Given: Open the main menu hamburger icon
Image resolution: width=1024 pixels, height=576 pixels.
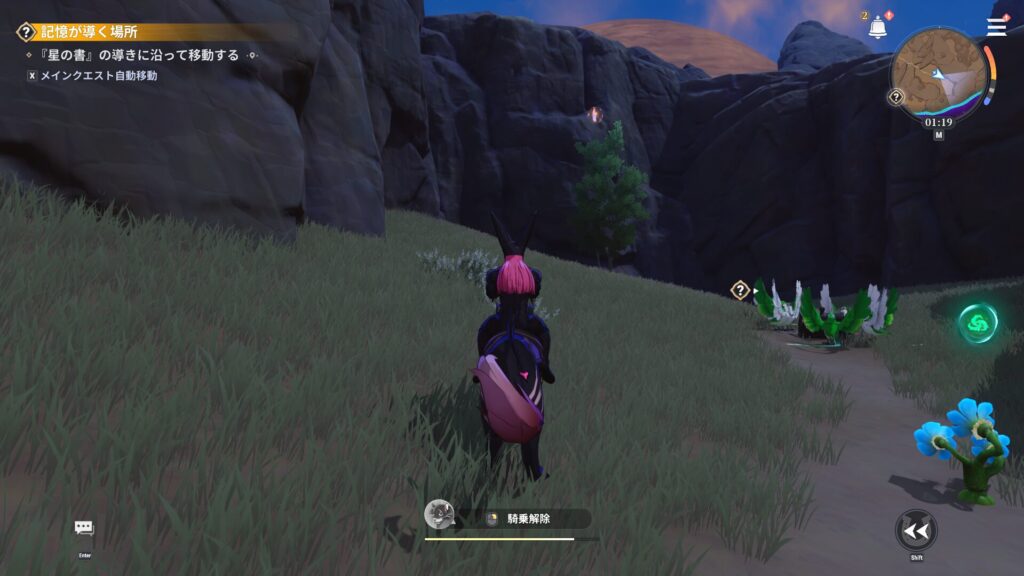Looking at the screenshot, I should [997, 27].
